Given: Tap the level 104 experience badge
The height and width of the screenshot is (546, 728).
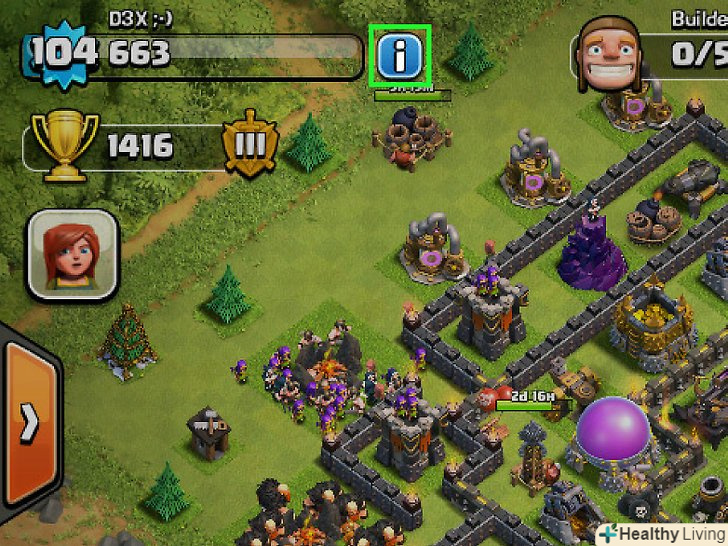Looking at the screenshot, I should 63,51.
